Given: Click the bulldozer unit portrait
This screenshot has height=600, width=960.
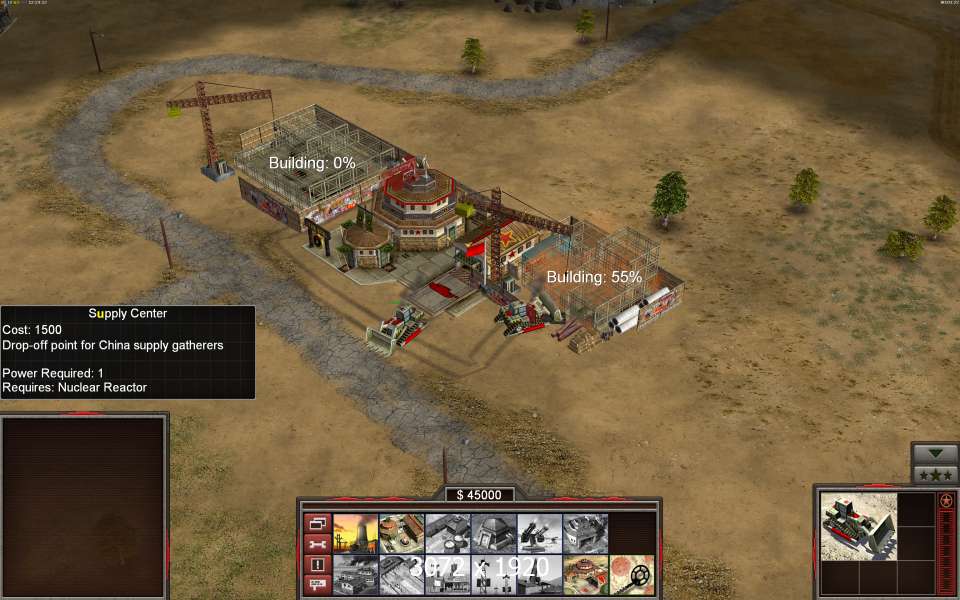Looking at the screenshot, I should coord(858,525).
